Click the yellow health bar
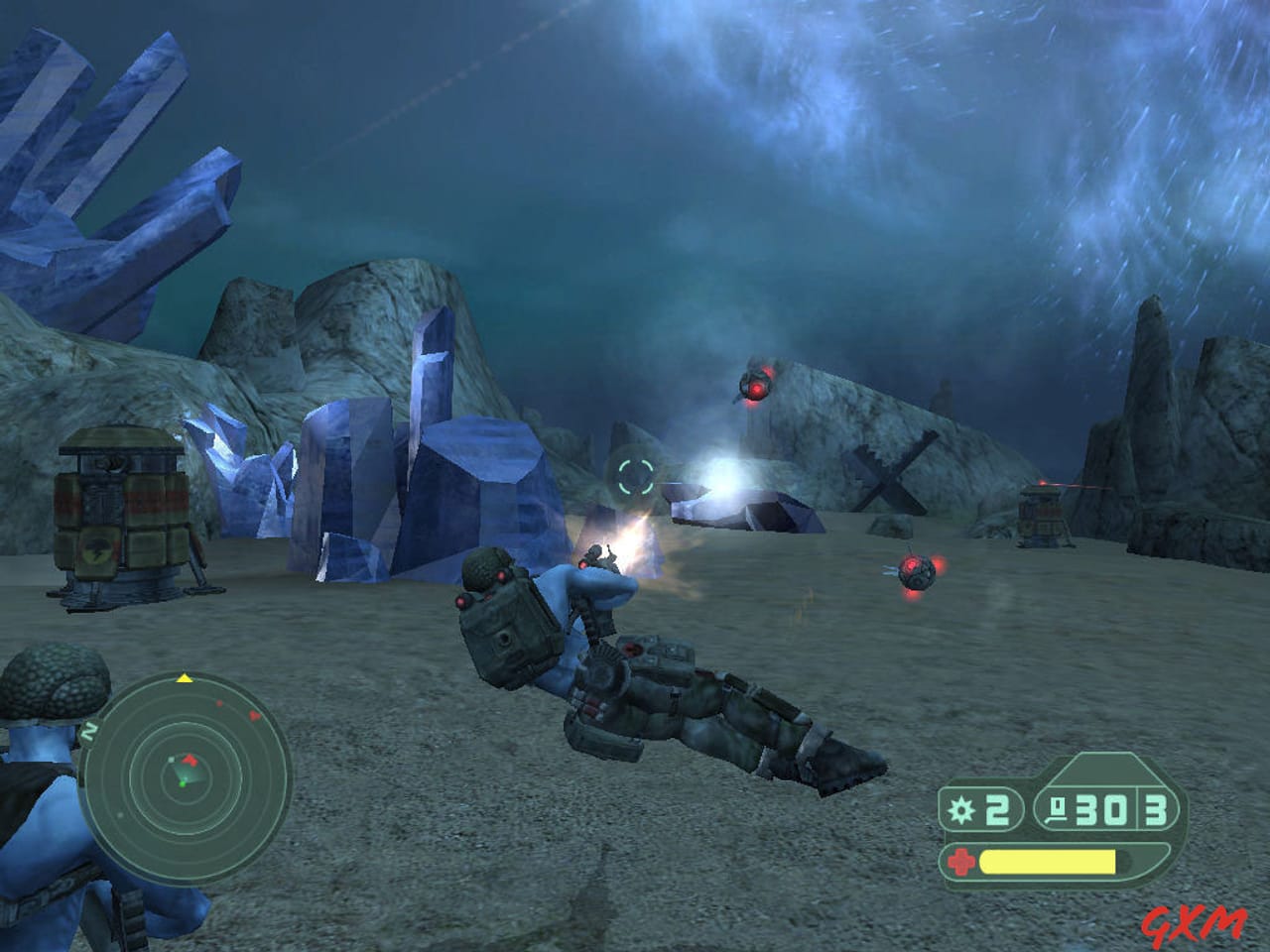1270x952 pixels. [1045, 861]
